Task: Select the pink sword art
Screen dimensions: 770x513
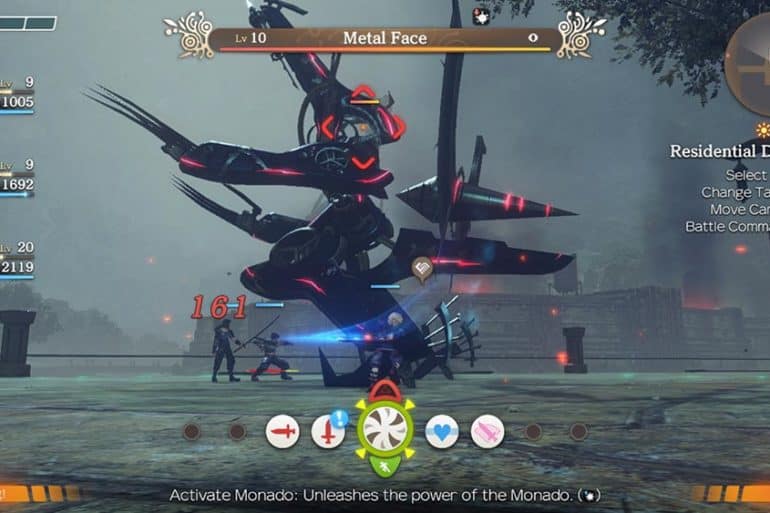Action: coord(487,432)
